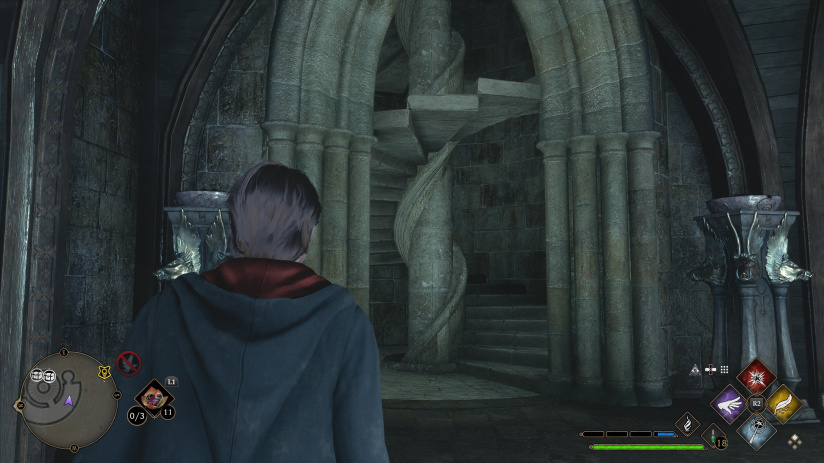Select the purple player arrow on minimap
The width and height of the screenshot is (824, 463).
(68, 401)
